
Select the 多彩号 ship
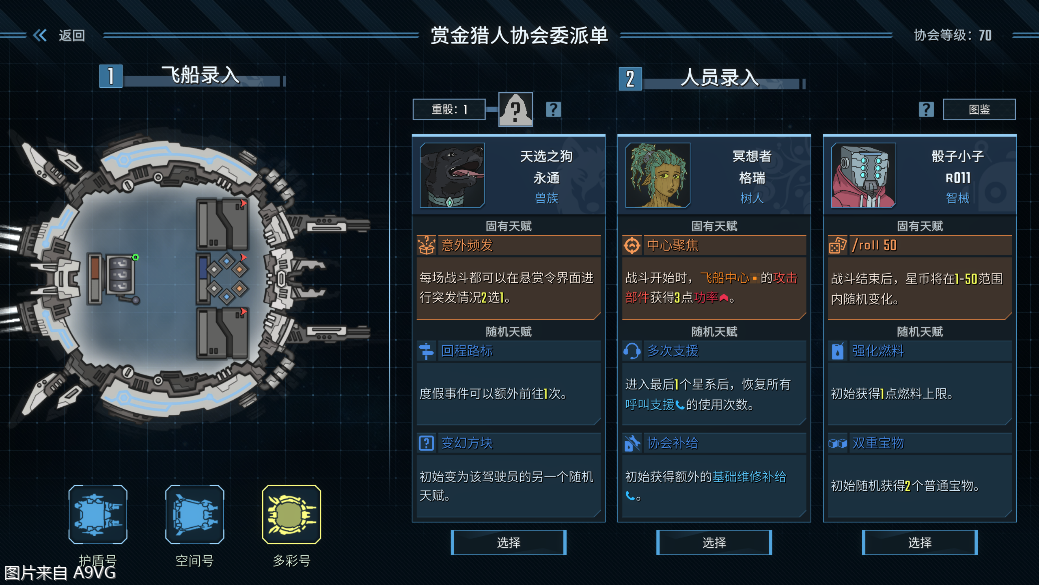[291, 515]
